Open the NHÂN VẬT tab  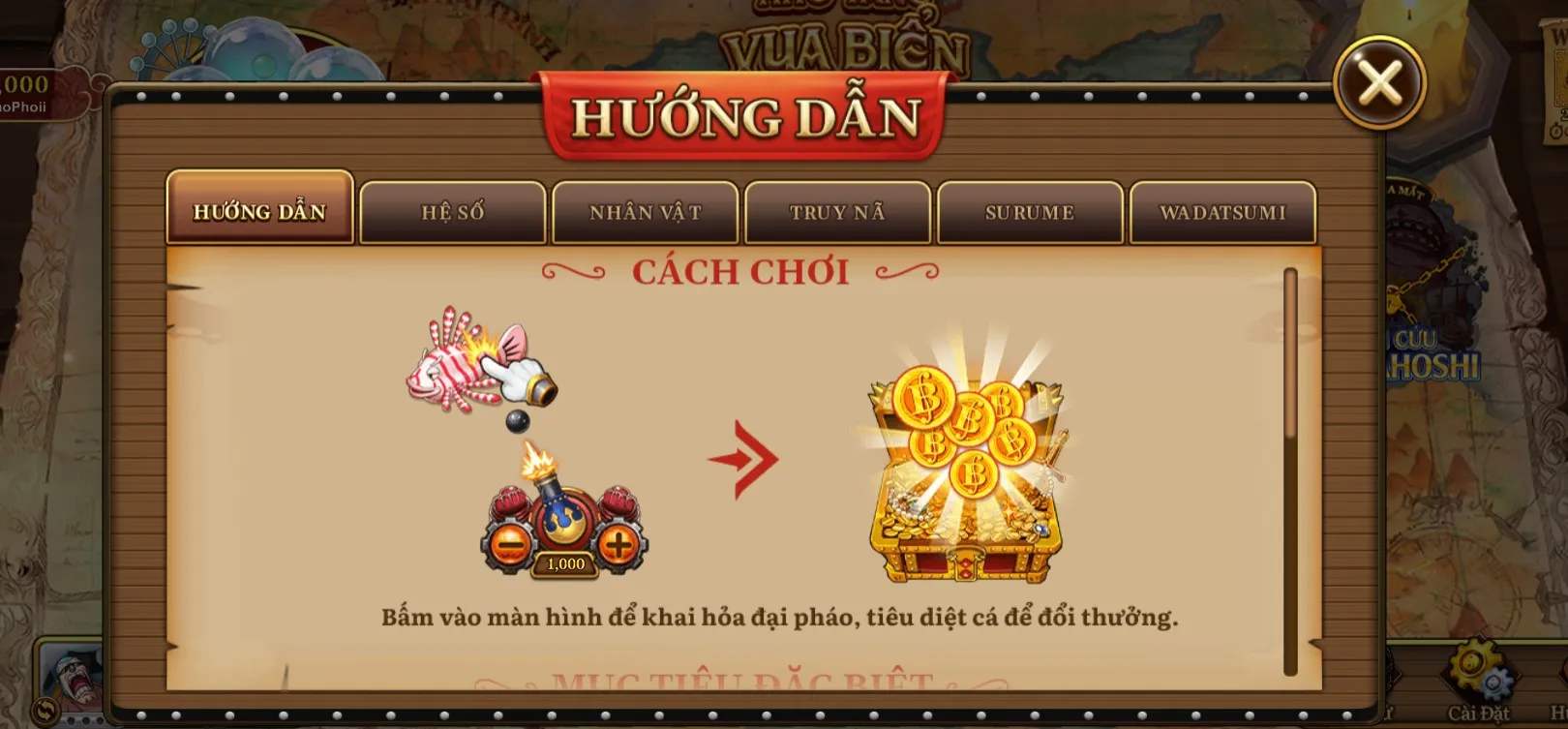pyautogui.click(x=645, y=210)
